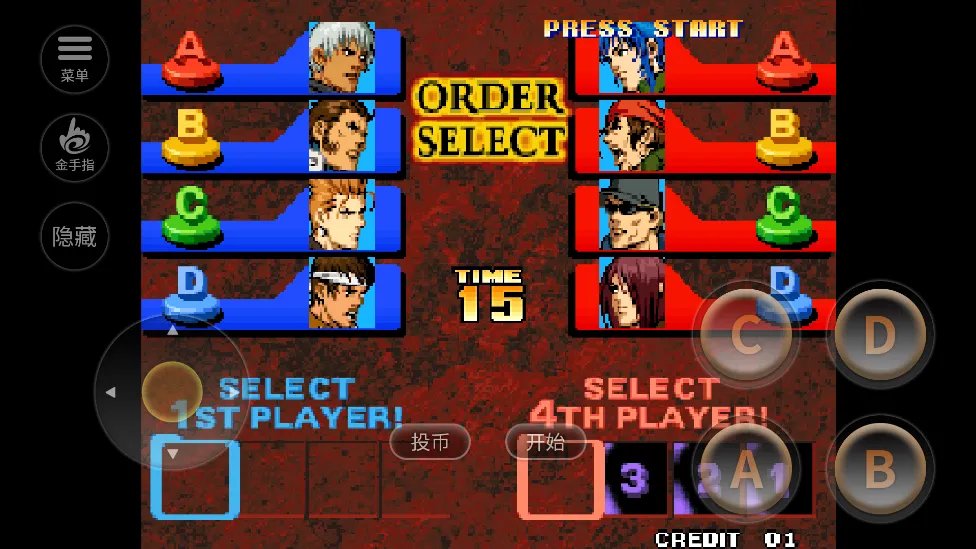Tap the virtual D attack button
Screen dimensions: 976x549
click(879, 337)
